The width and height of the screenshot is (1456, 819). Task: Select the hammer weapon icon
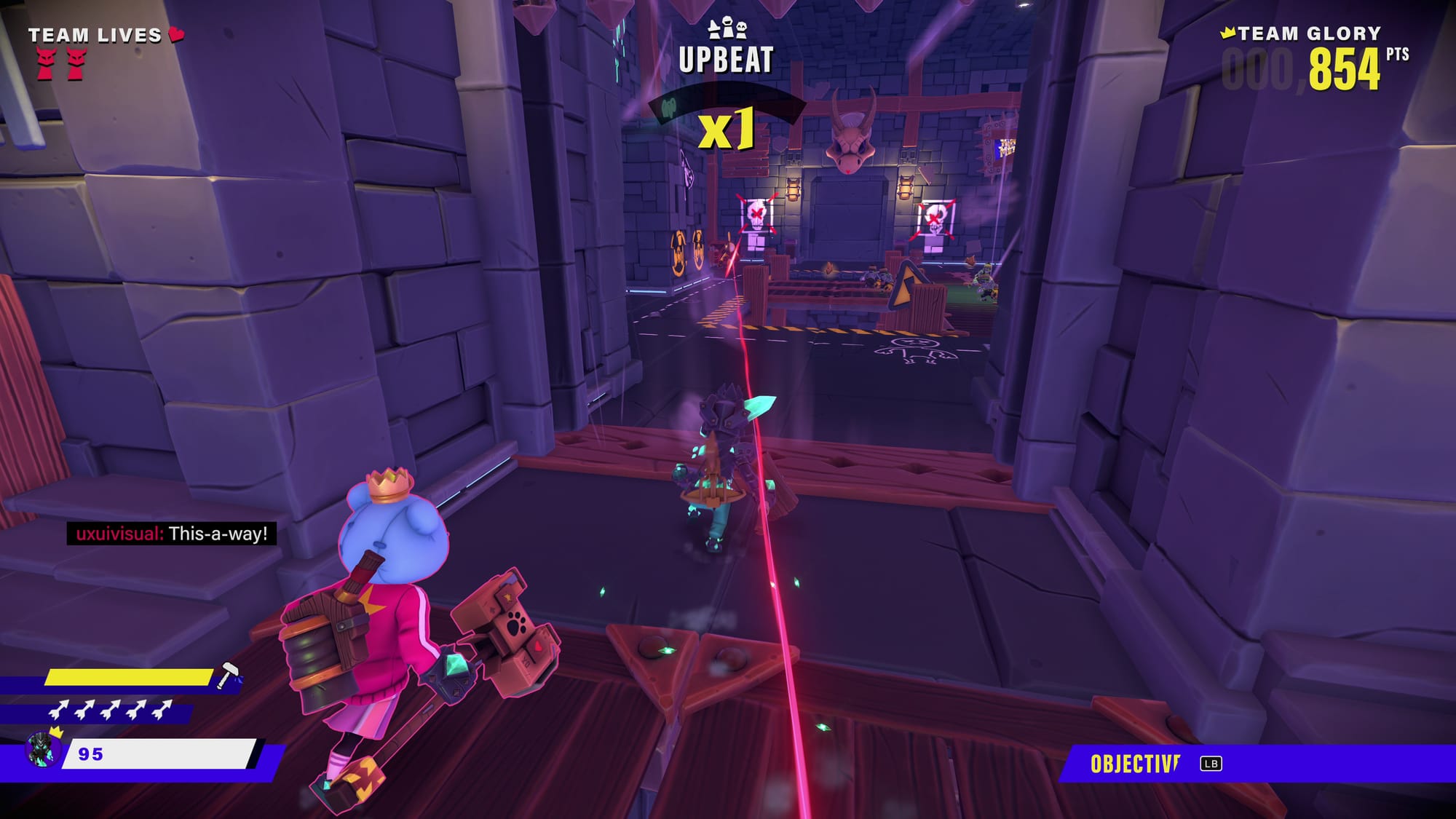click(x=229, y=675)
